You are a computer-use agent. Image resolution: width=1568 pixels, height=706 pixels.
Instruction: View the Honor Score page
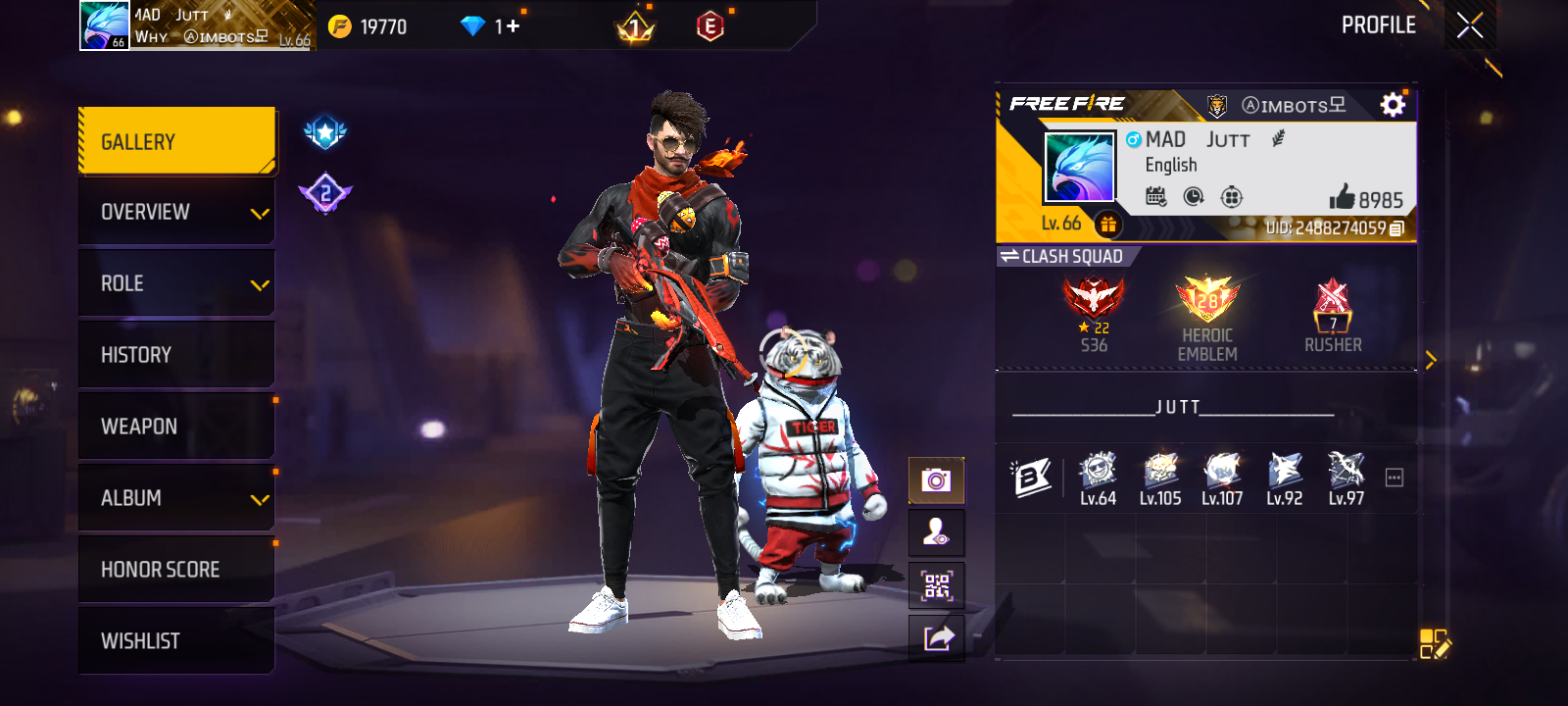pos(176,570)
